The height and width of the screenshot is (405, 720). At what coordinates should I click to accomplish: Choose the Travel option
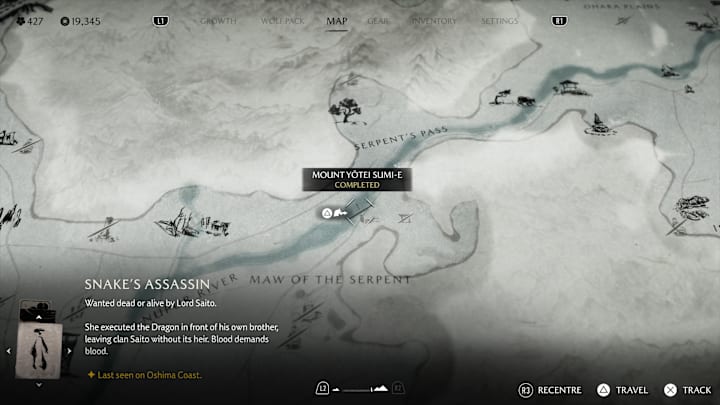(x=623, y=389)
